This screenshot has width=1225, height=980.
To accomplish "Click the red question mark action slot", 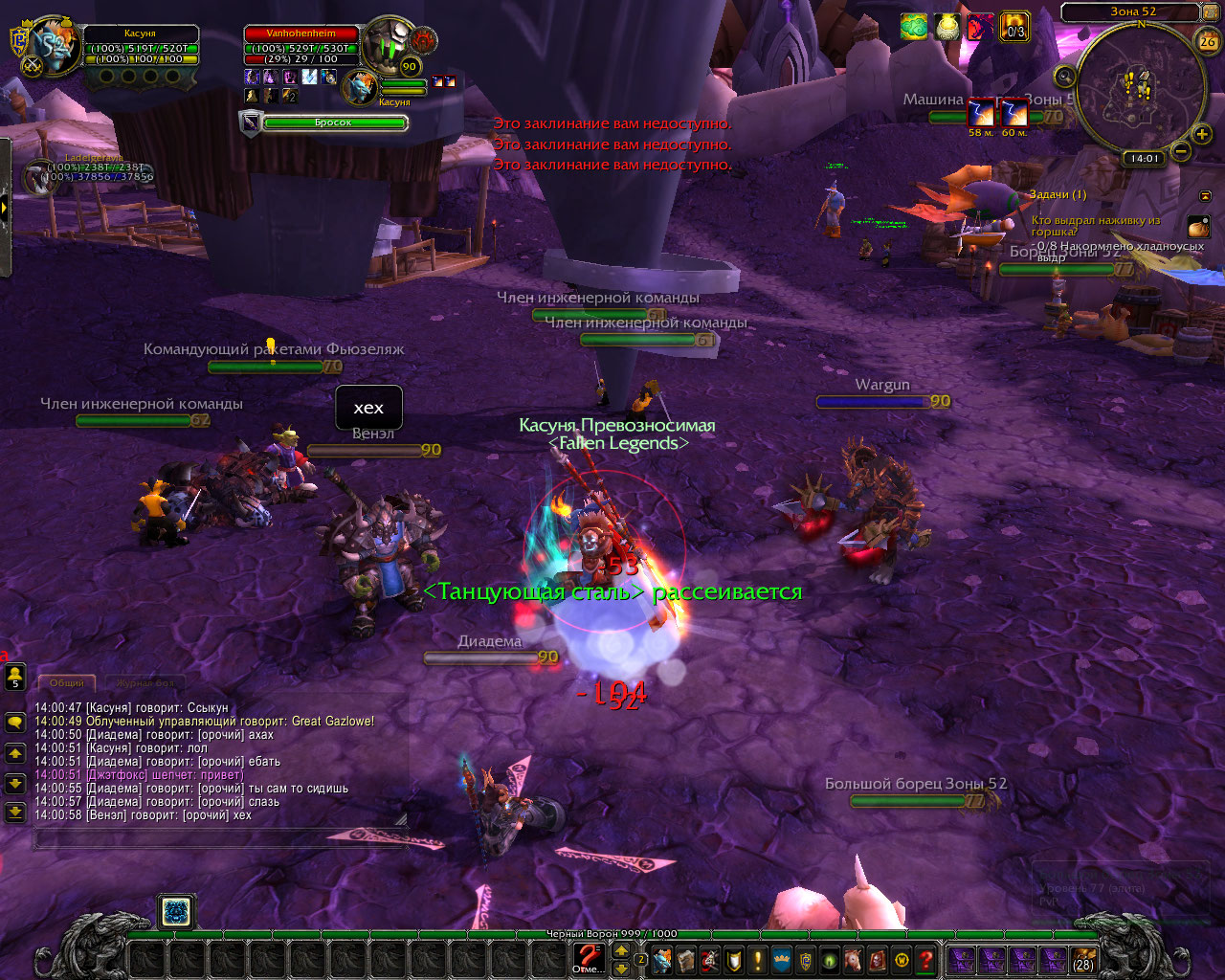I will pyautogui.click(x=588, y=957).
